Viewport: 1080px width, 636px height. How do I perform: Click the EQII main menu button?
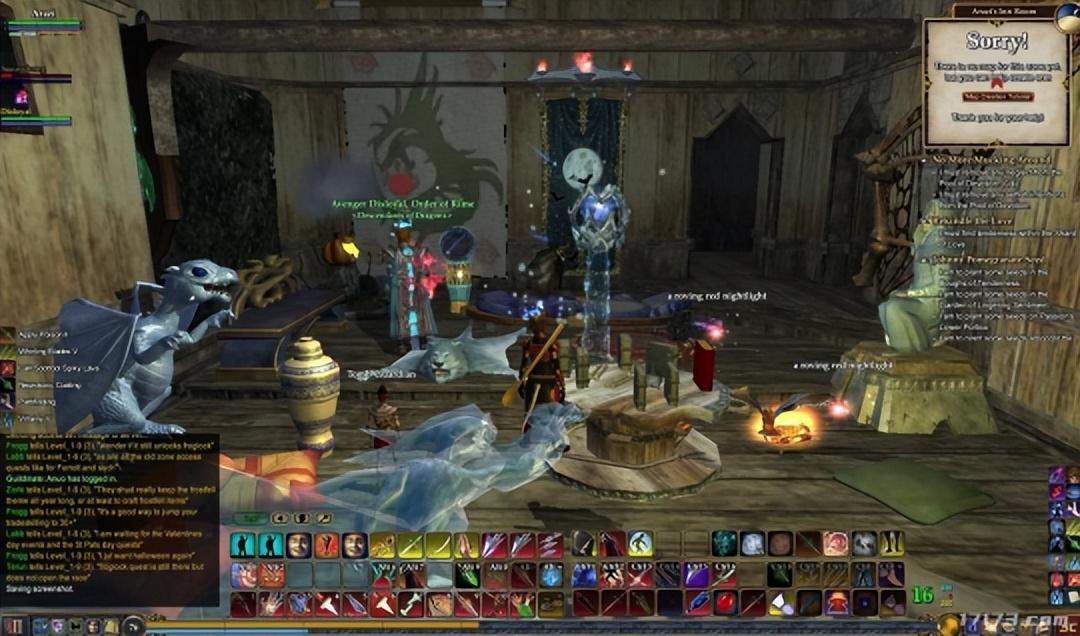(16, 626)
